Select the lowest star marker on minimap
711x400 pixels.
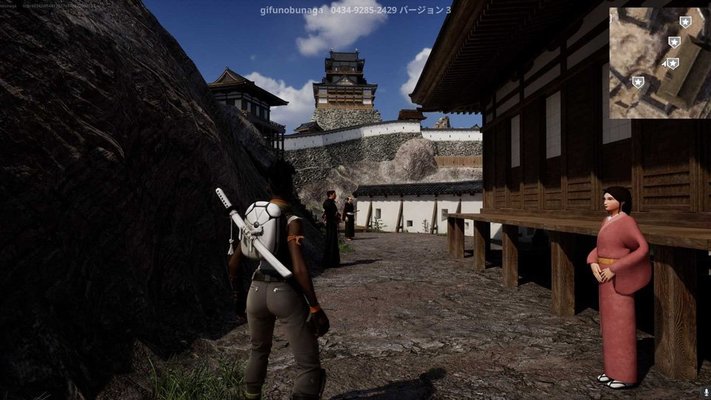coord(638,82)
